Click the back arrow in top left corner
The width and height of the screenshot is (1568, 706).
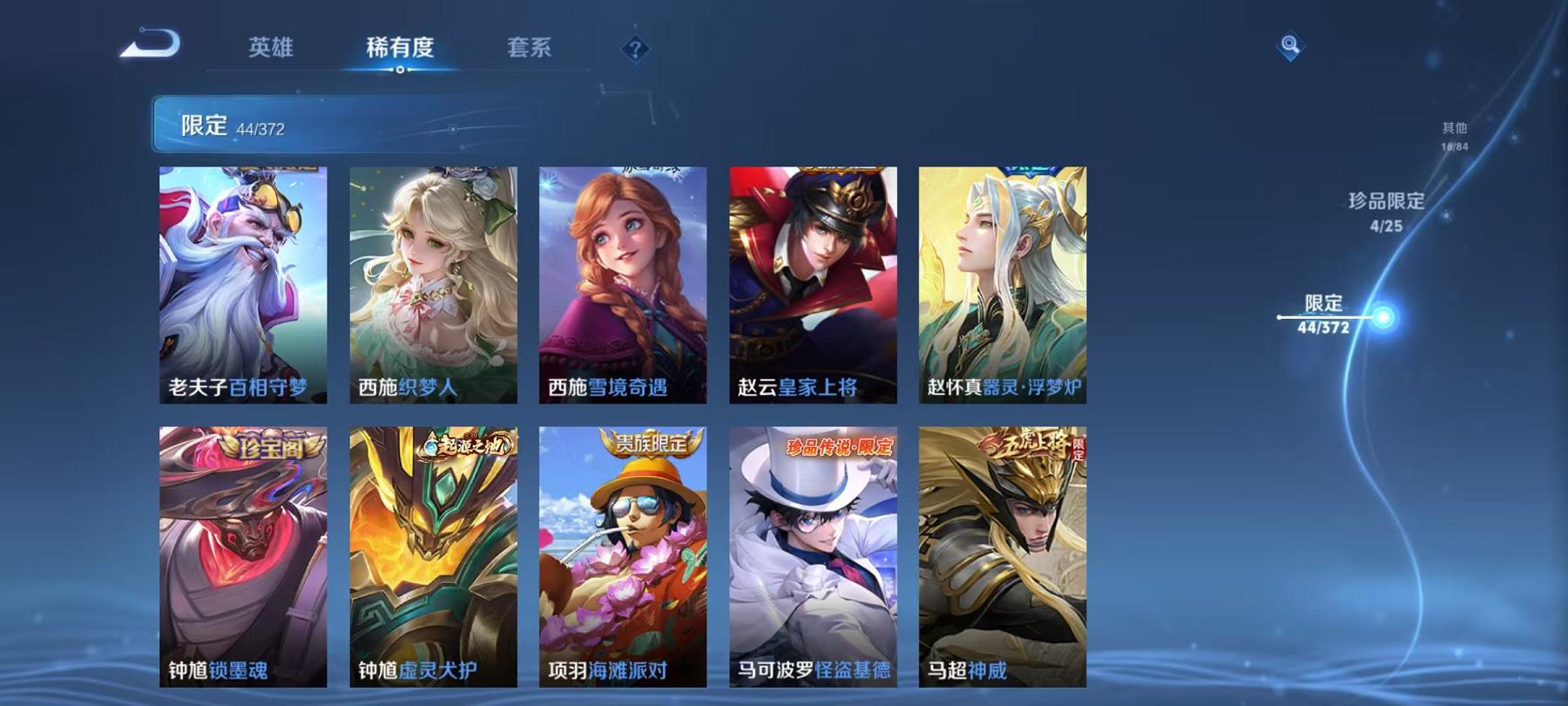(x=150, y=44)
